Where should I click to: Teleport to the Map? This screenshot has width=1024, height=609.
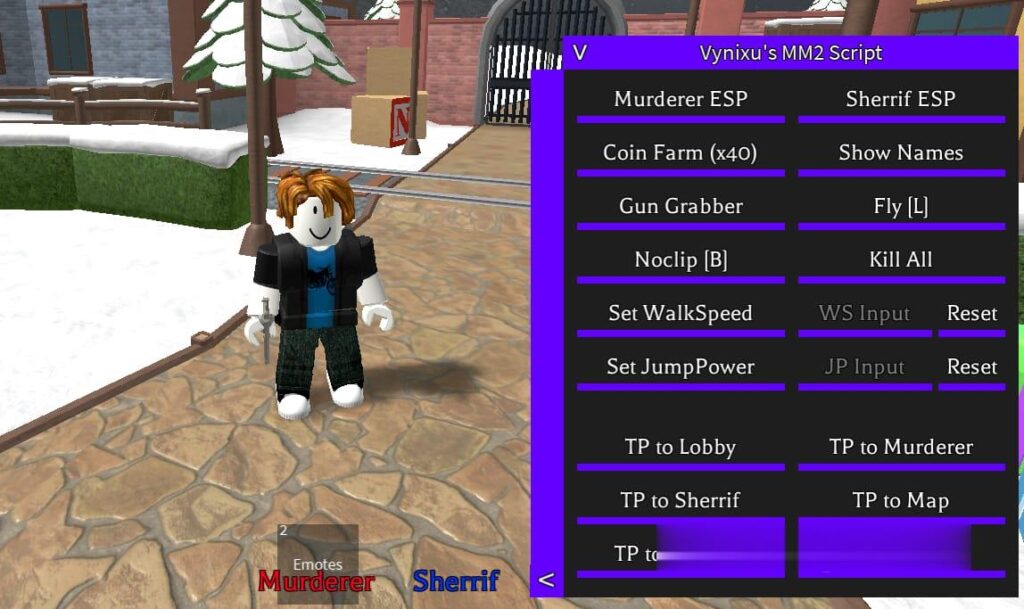(x=900, y=501)
